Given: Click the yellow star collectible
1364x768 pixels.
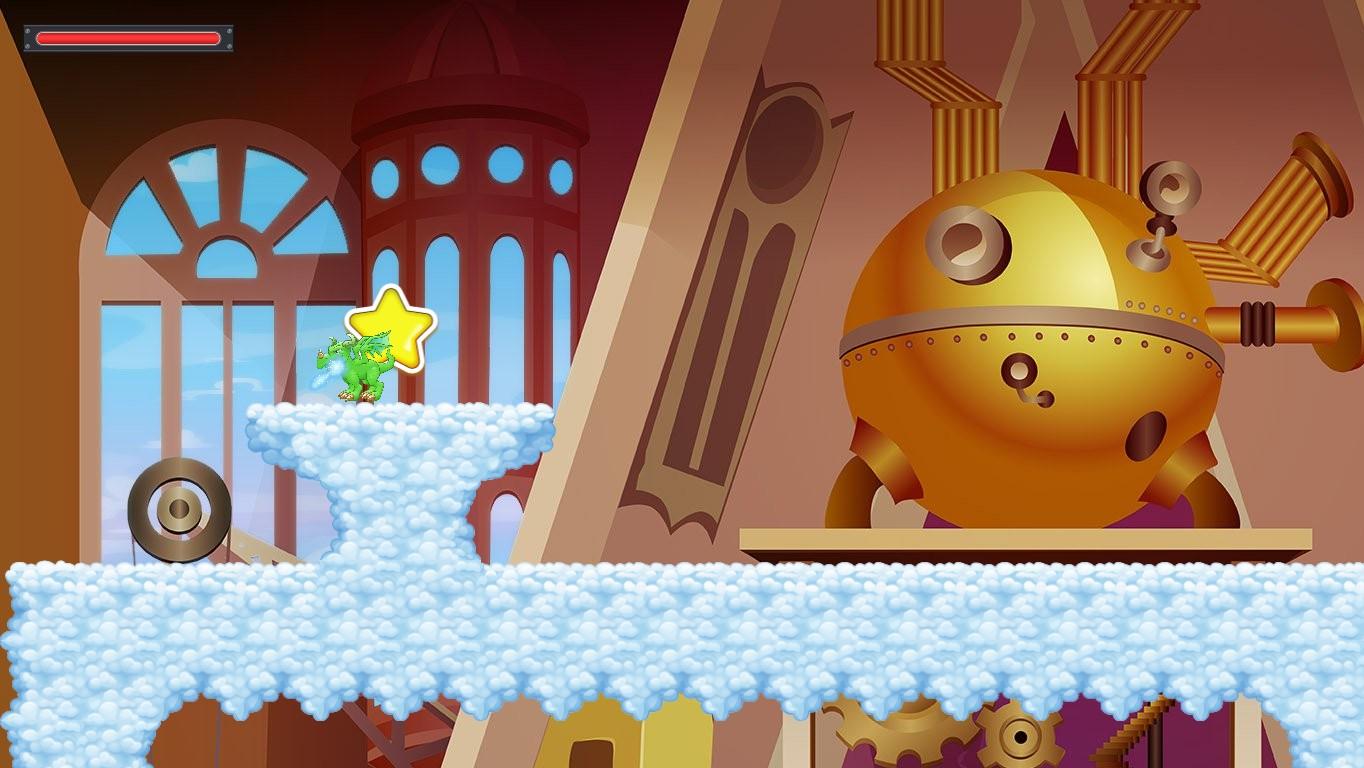Looking at the screenshot, I should click(x=392, y=323).
